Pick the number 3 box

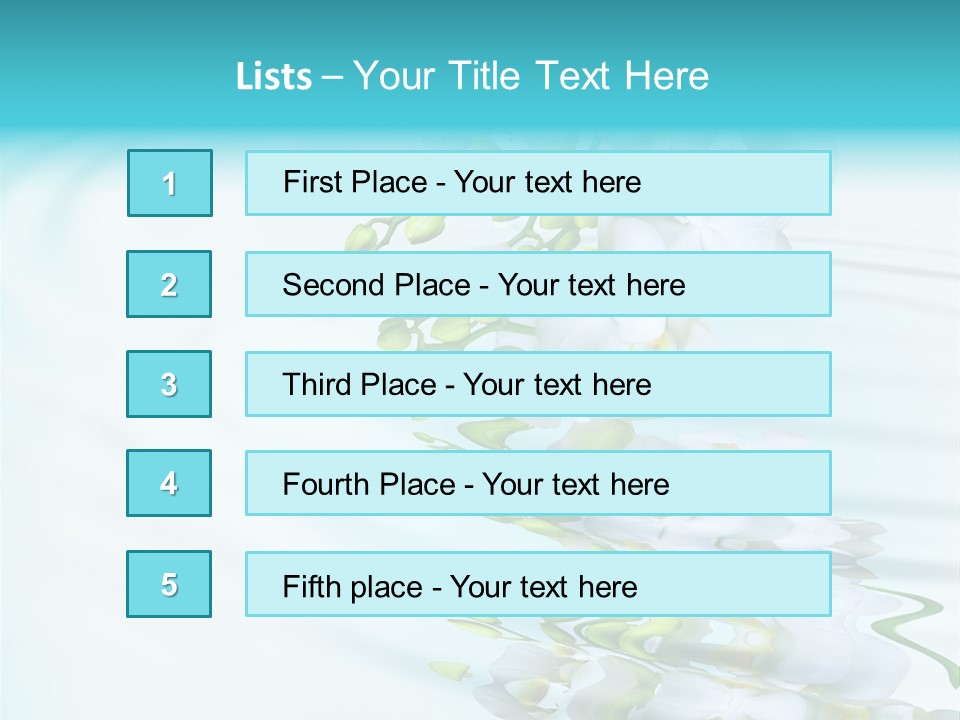(169, 384)
